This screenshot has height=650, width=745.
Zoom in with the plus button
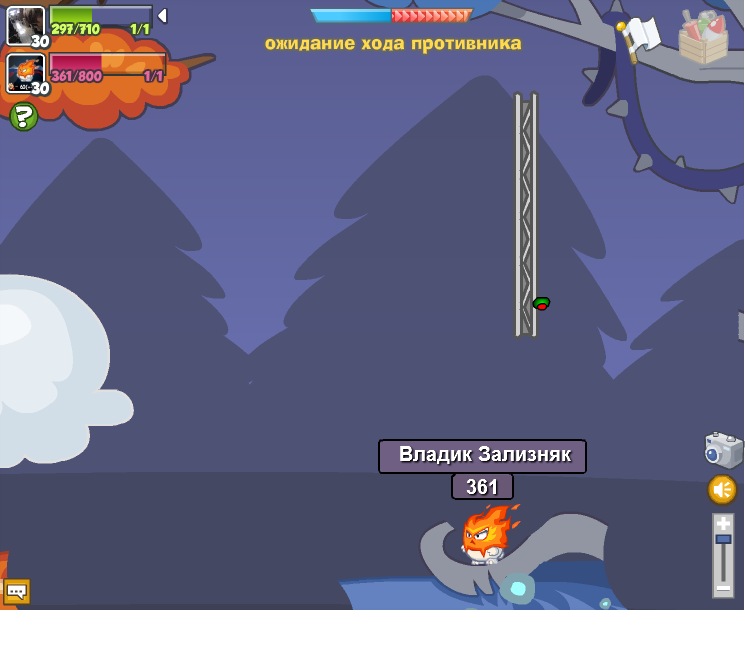(723, 523)
